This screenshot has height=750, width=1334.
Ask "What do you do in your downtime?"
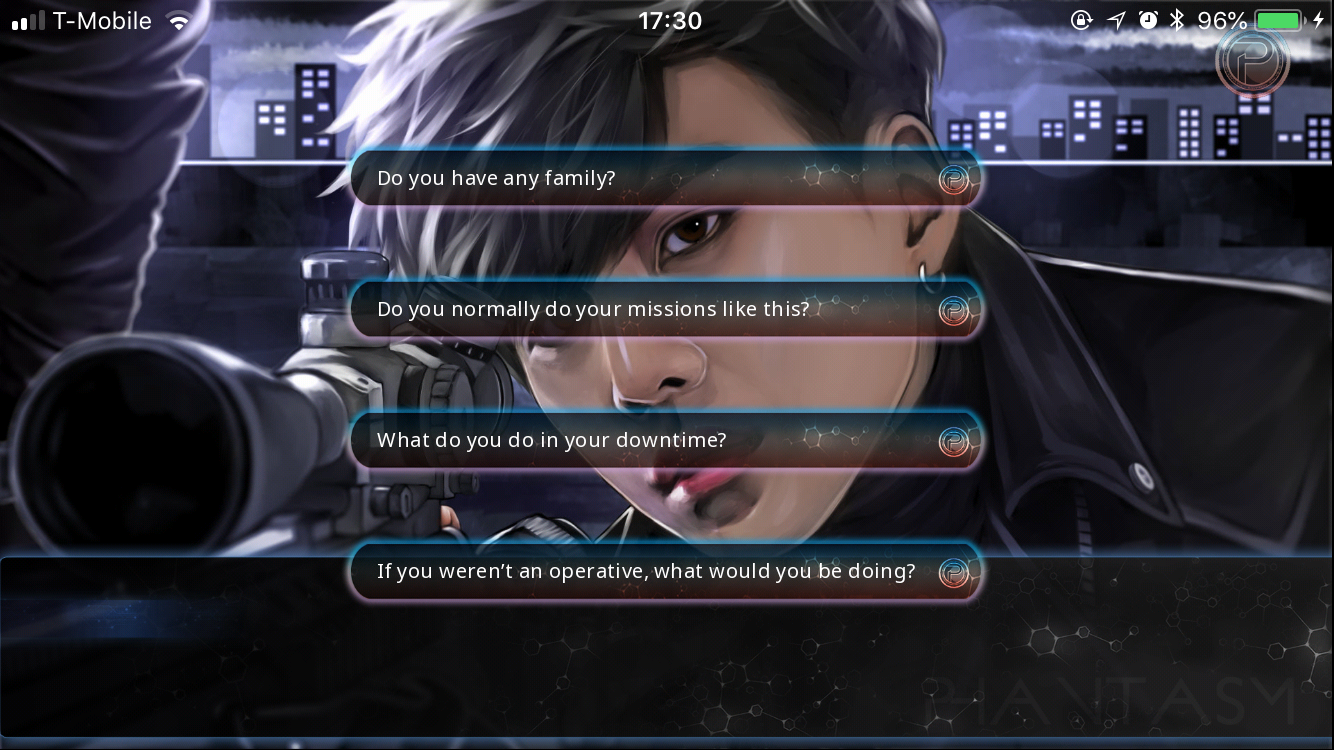(x=664, y=441)
